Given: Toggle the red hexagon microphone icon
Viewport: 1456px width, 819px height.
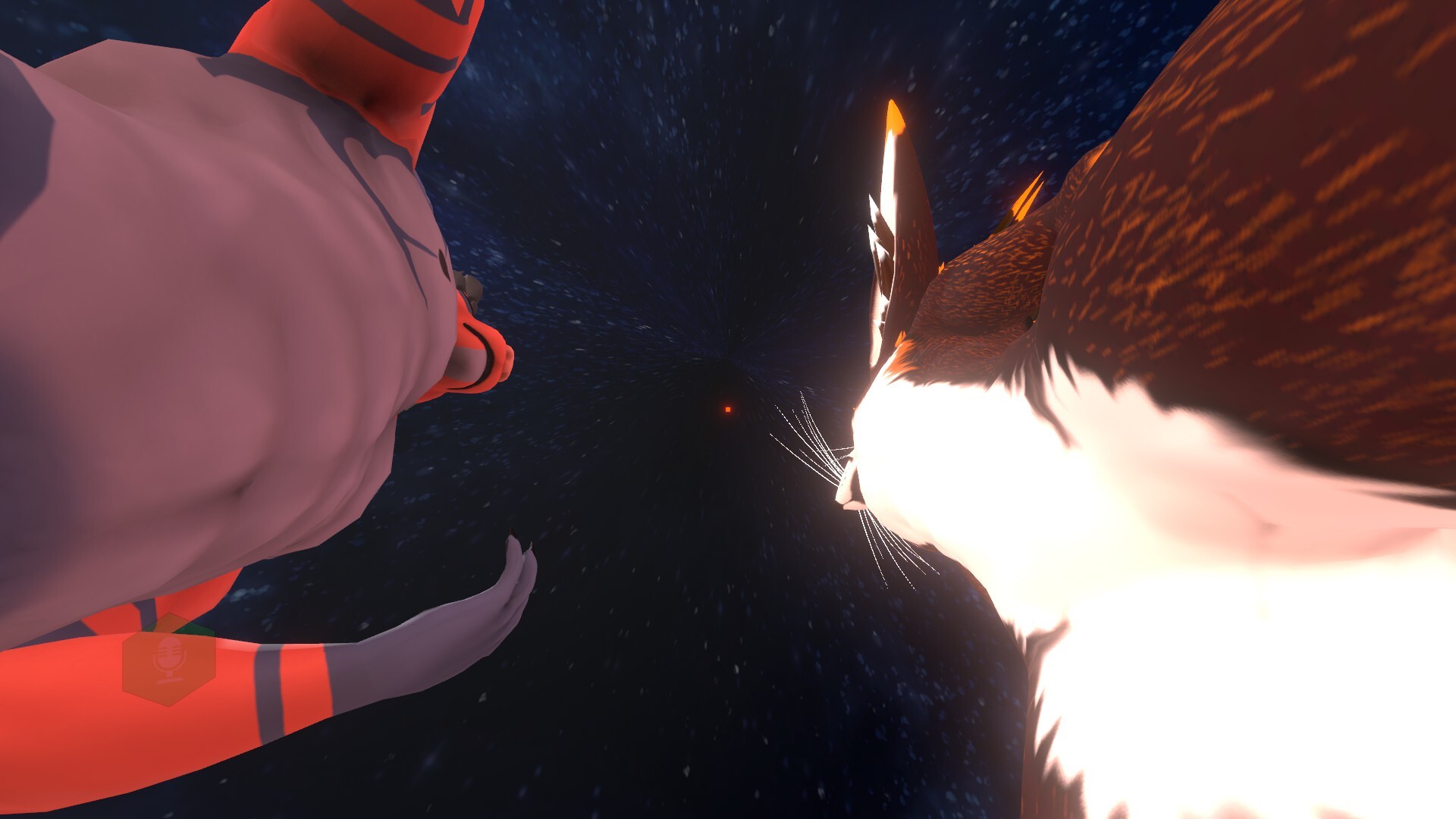Looking at the screenshot, I should coord(168,659).
